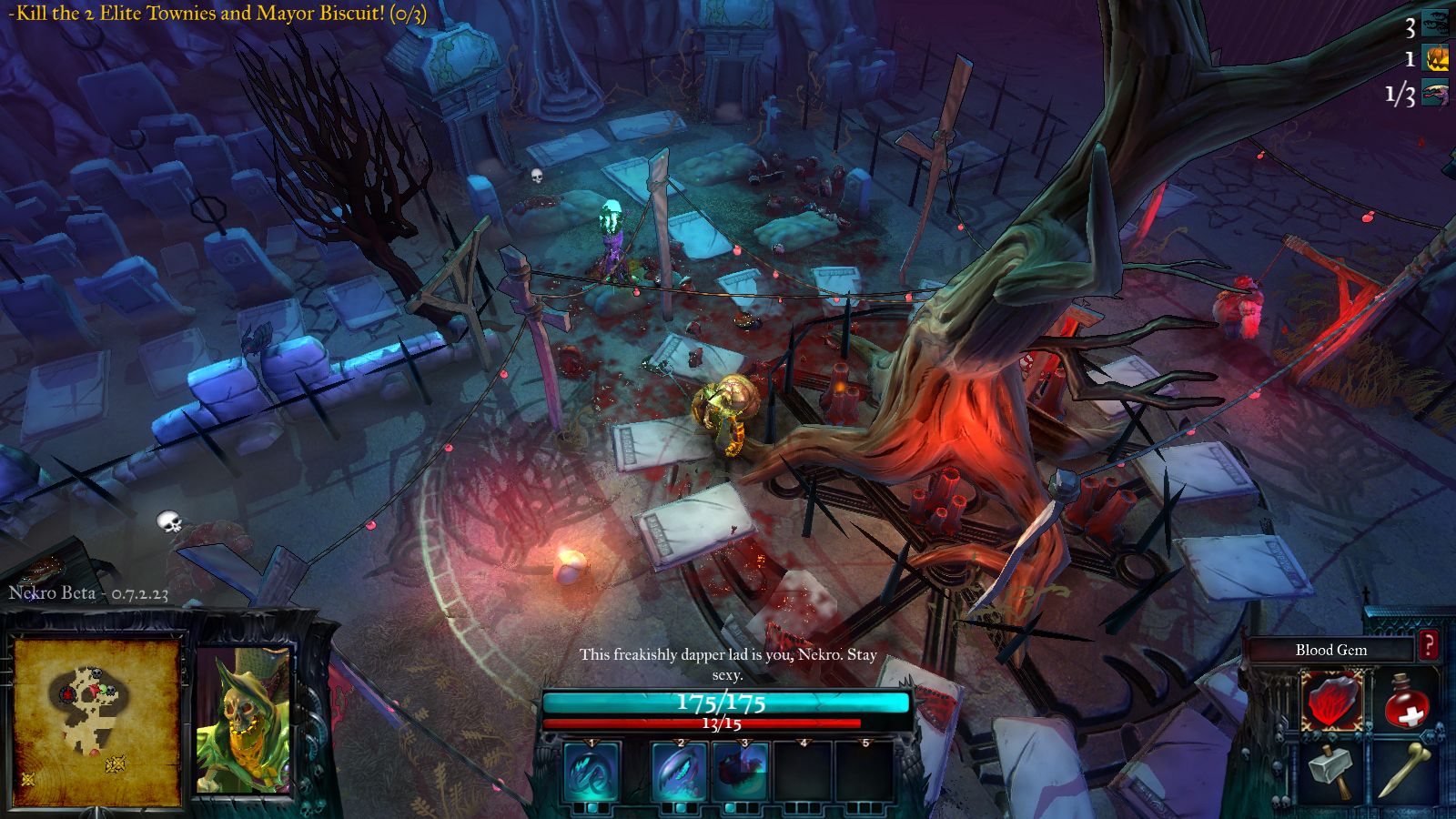Viewport: 1456px width, 819px height.
Task: Select the Nekro skull character portrait
Action: coord(243,719)
